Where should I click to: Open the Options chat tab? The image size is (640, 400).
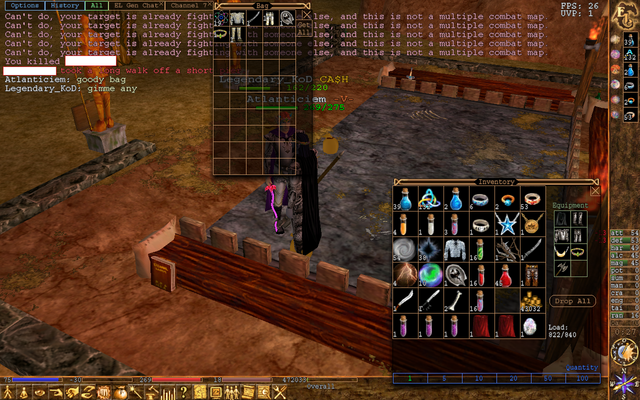[x=25, y=6]
